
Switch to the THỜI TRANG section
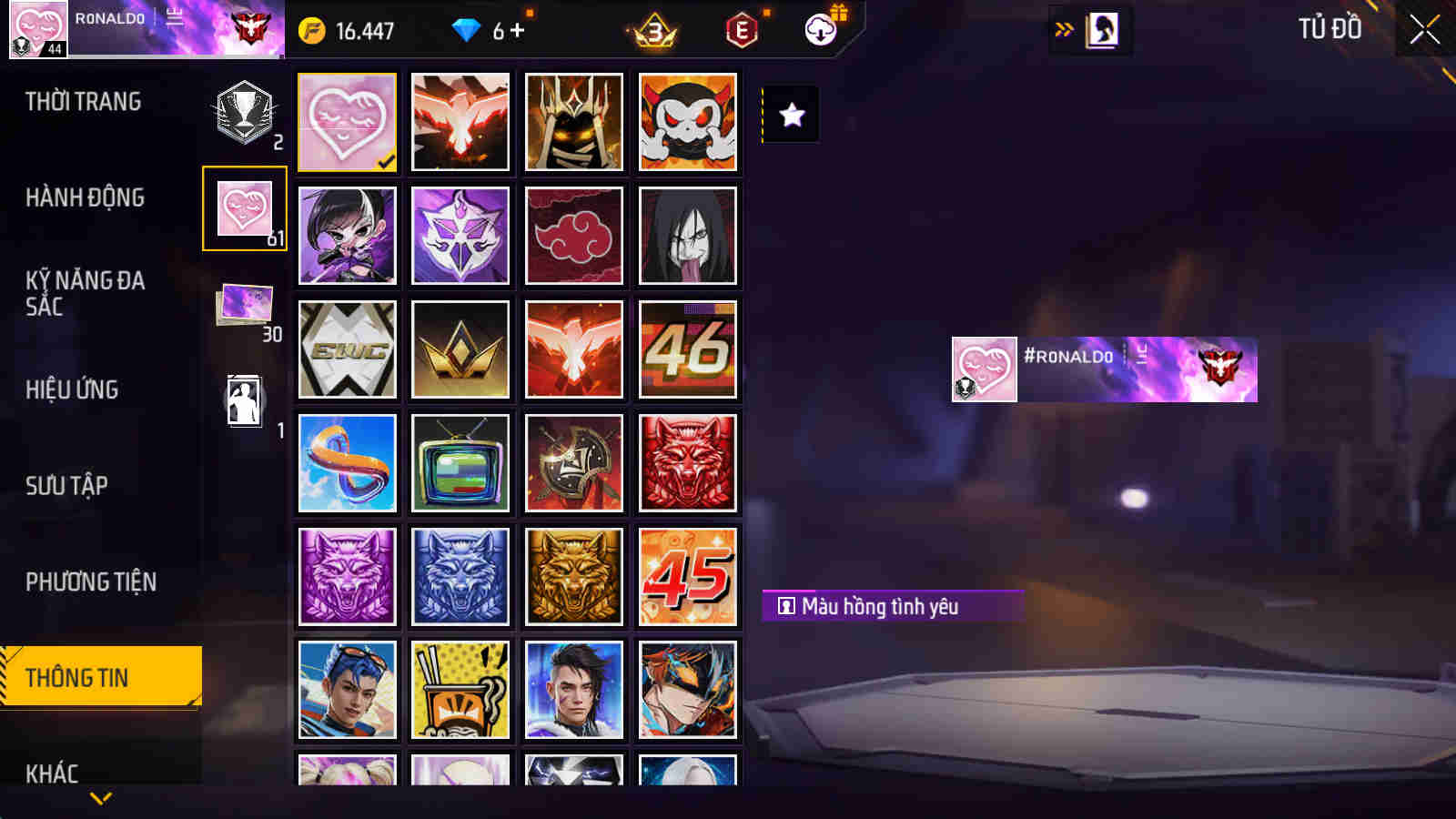82,103
